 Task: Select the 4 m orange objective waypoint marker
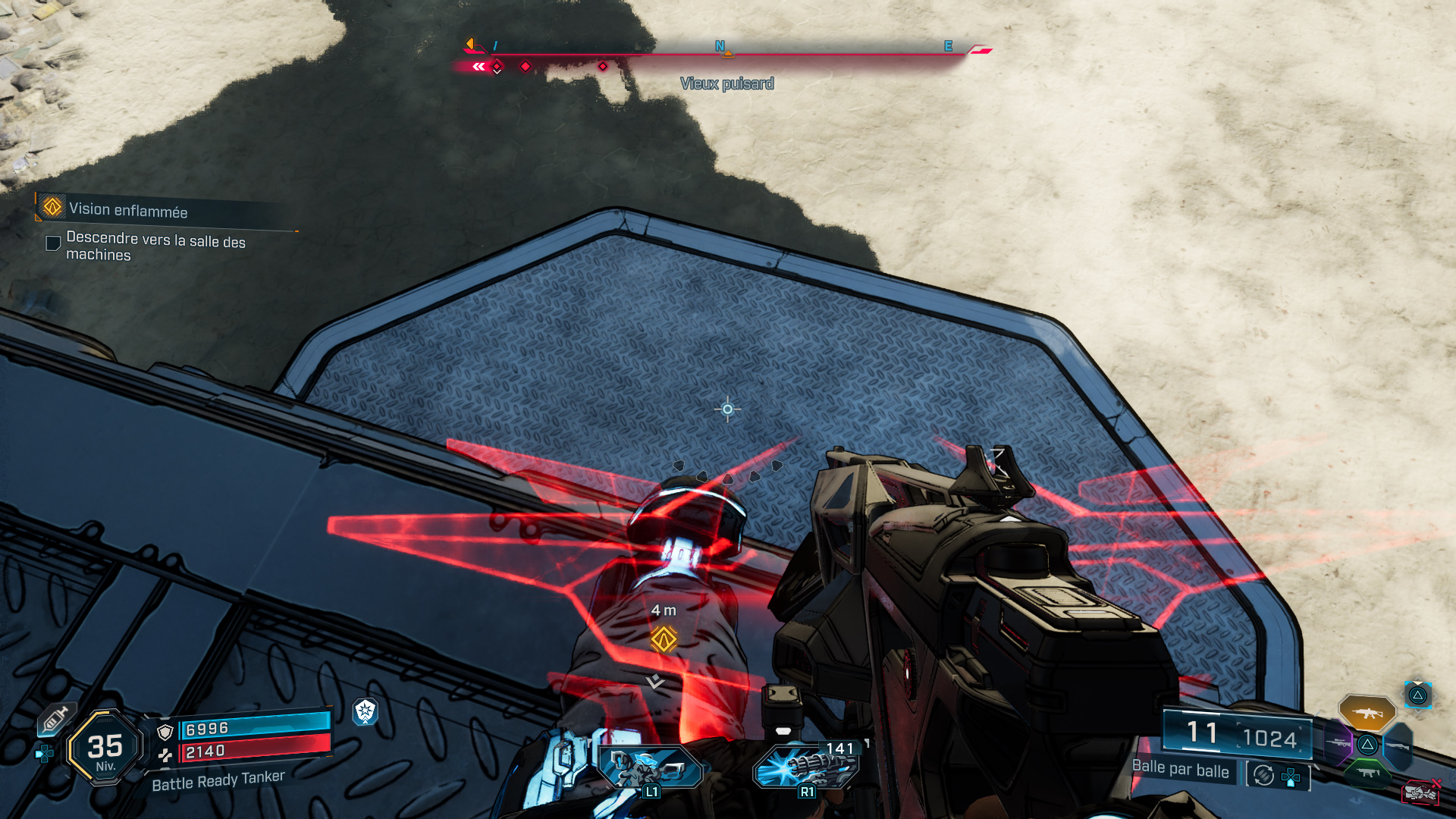pyautogui.click(x=664, y=639)
